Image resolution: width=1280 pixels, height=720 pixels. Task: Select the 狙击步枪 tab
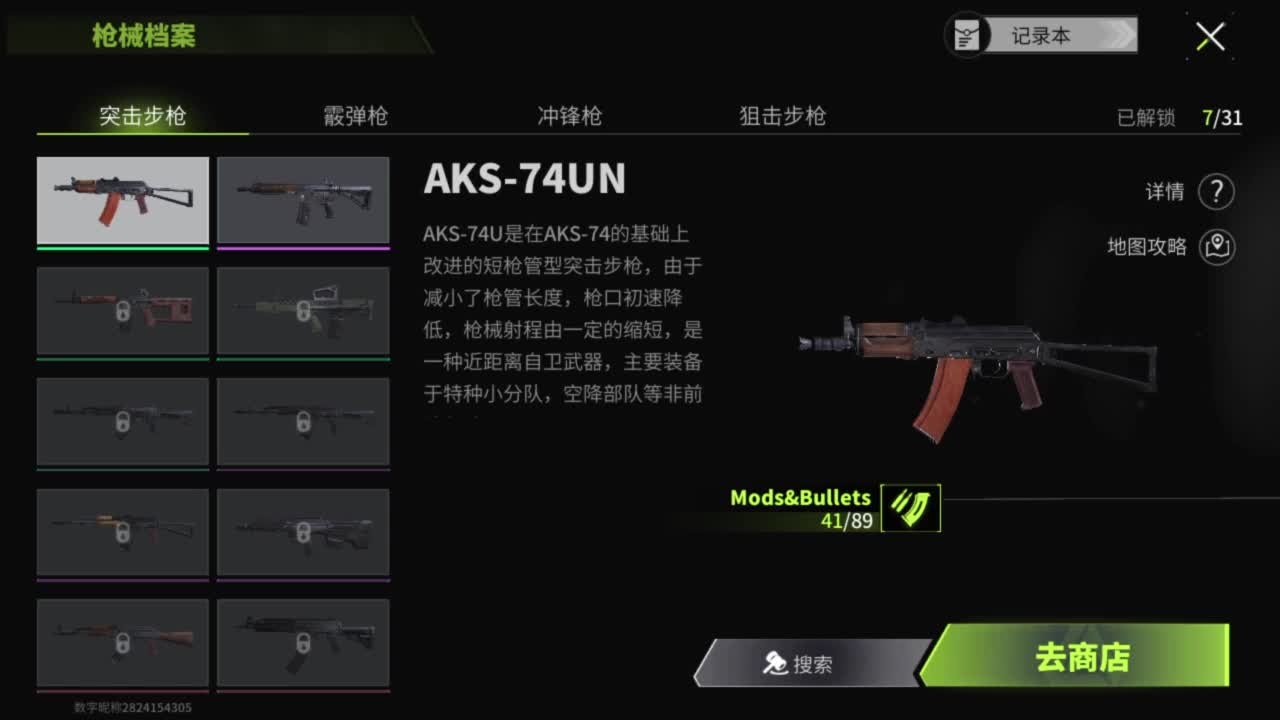[x=781, y=117]
